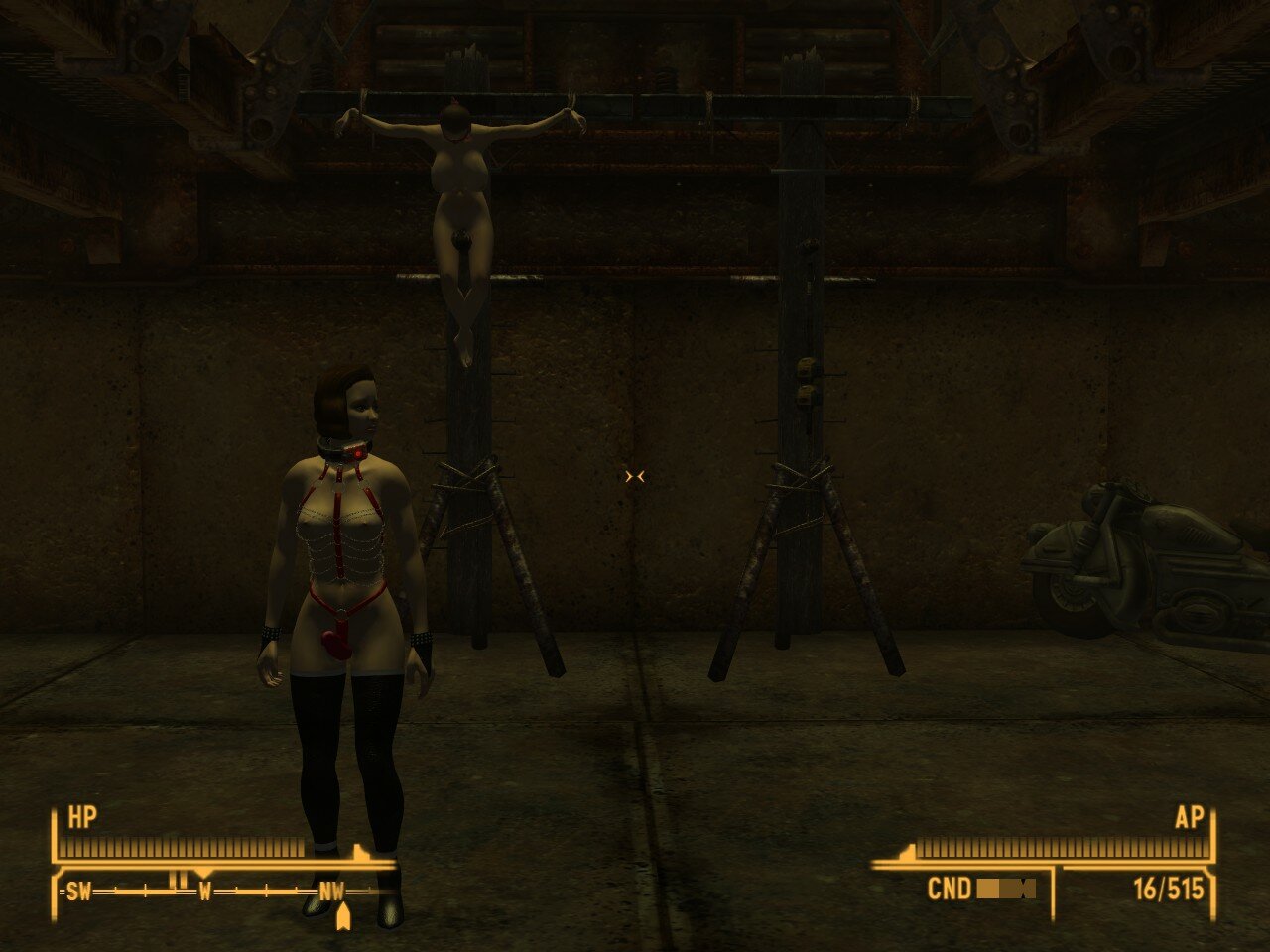Click the crosshair reticle in screen center

click(634, 475)
